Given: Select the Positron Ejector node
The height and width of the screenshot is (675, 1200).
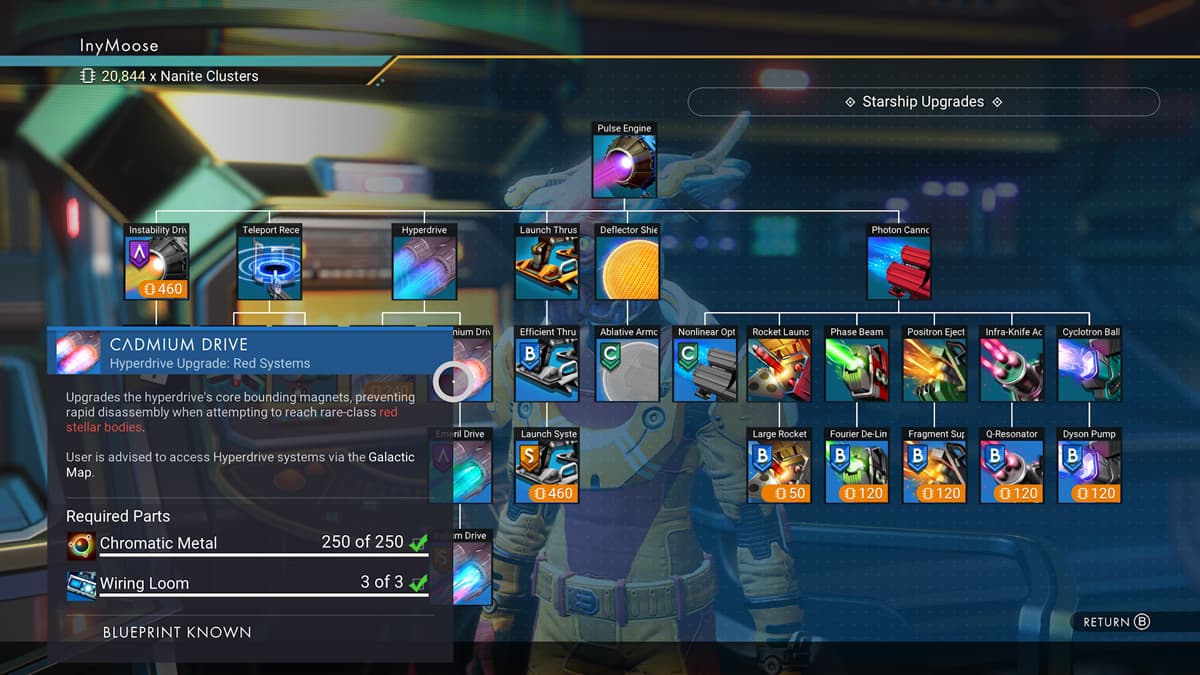Looking at the screenshot, I should point(935,370).
